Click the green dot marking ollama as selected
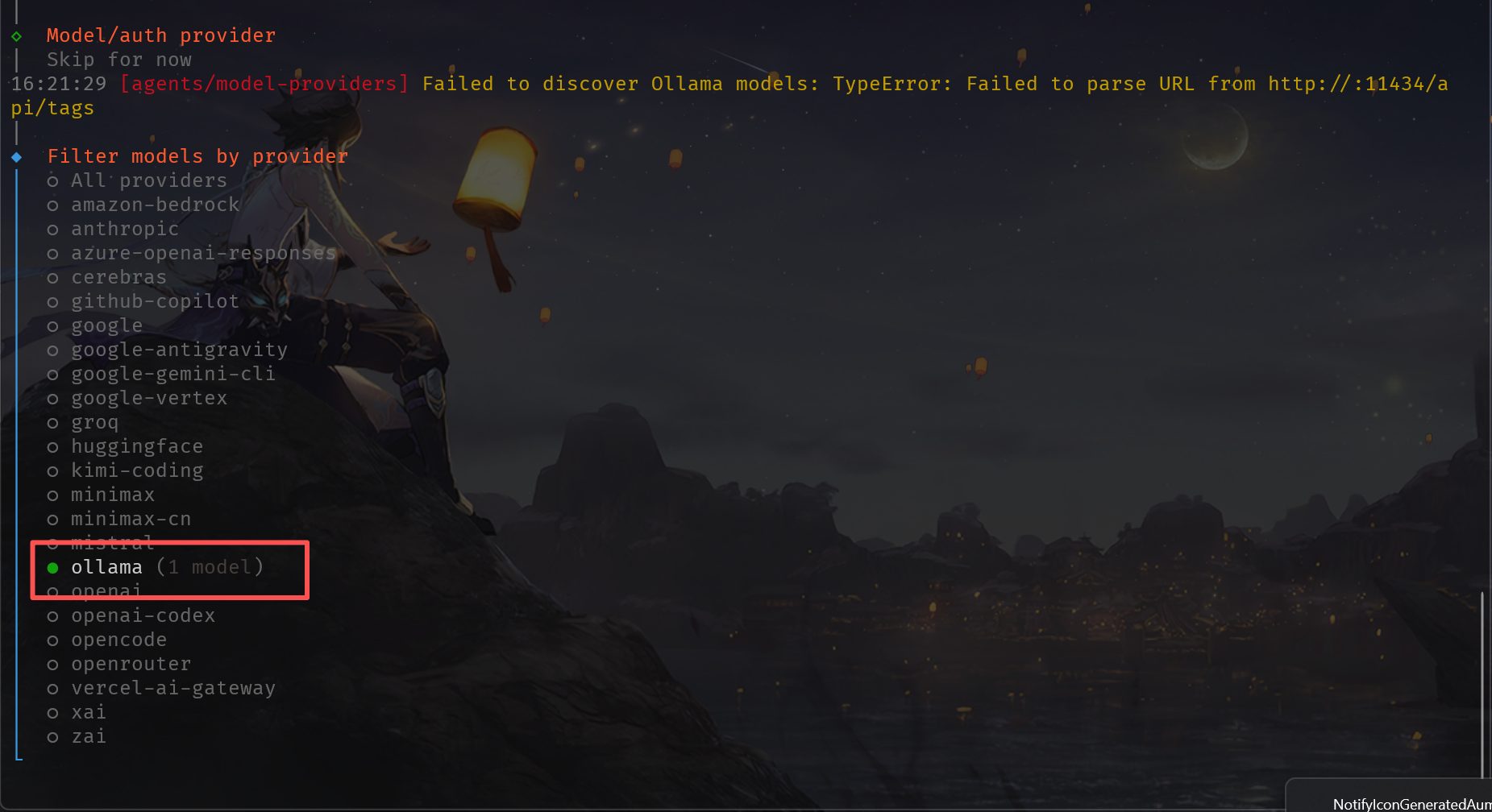Image resolution: width=1492 pixels, height=812 pixels. pyautogui.click(x=52, y=568)
